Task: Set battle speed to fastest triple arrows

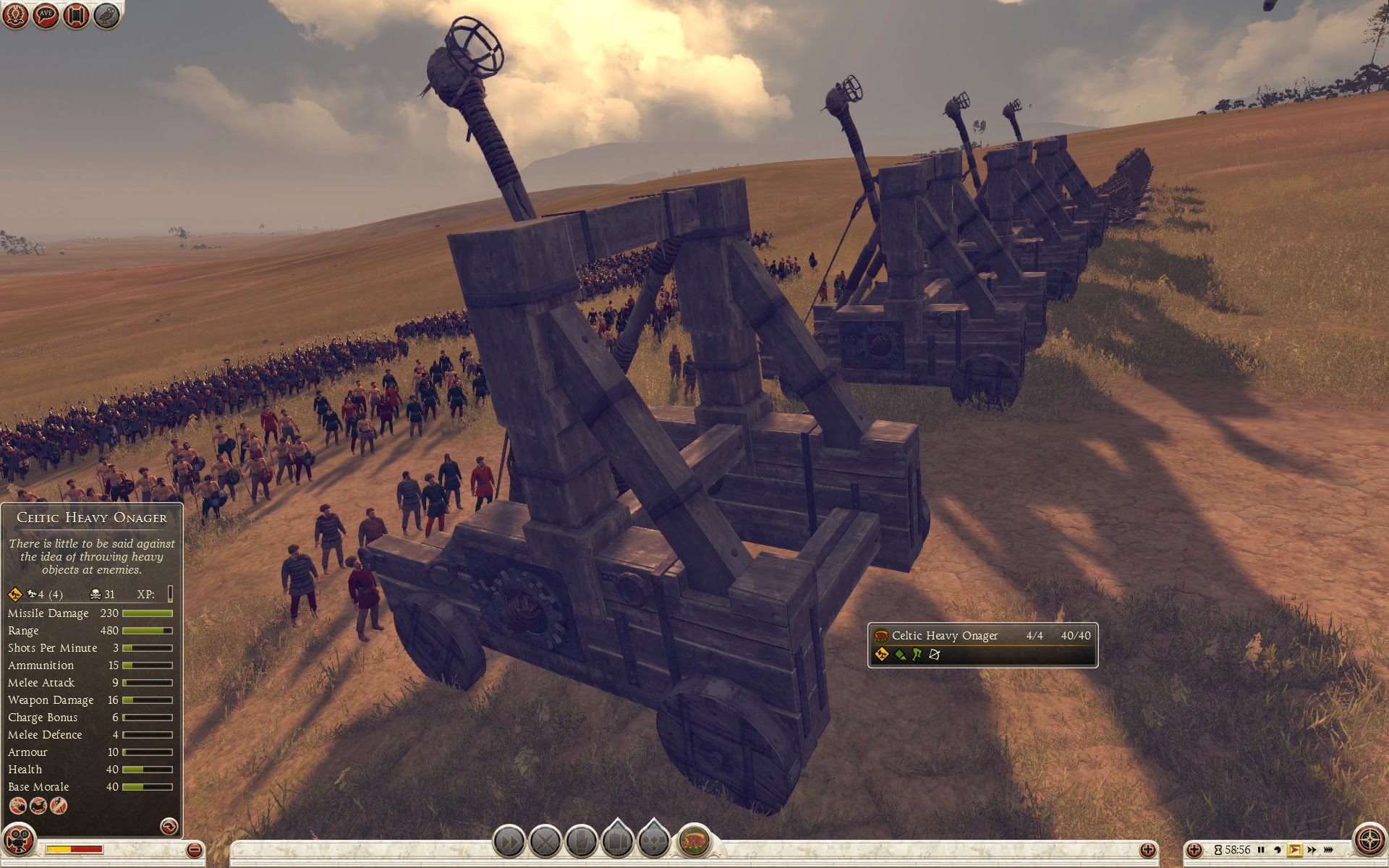Action: click(x=1330, y=850)
